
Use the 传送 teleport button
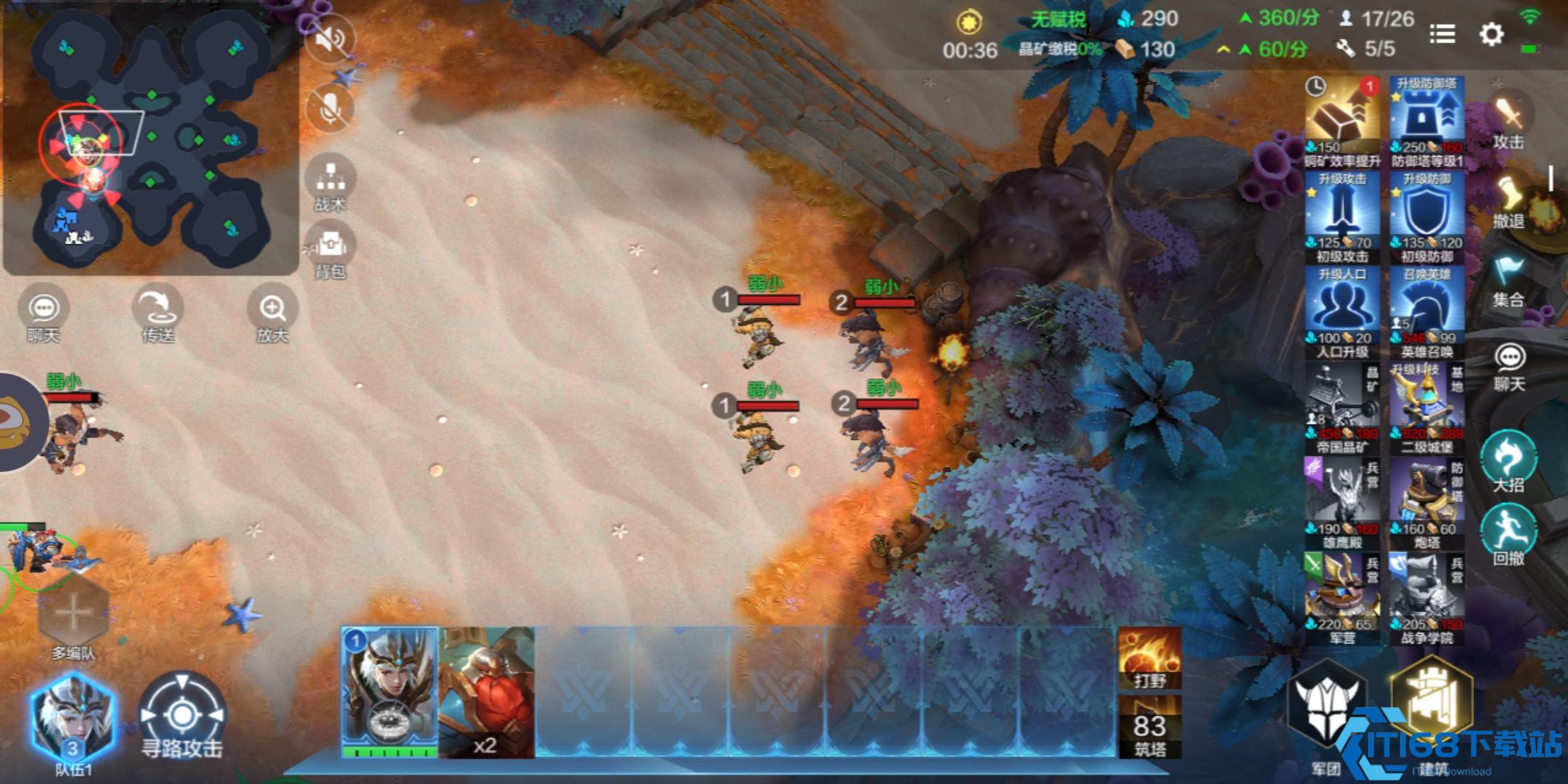tap(158, 316)
